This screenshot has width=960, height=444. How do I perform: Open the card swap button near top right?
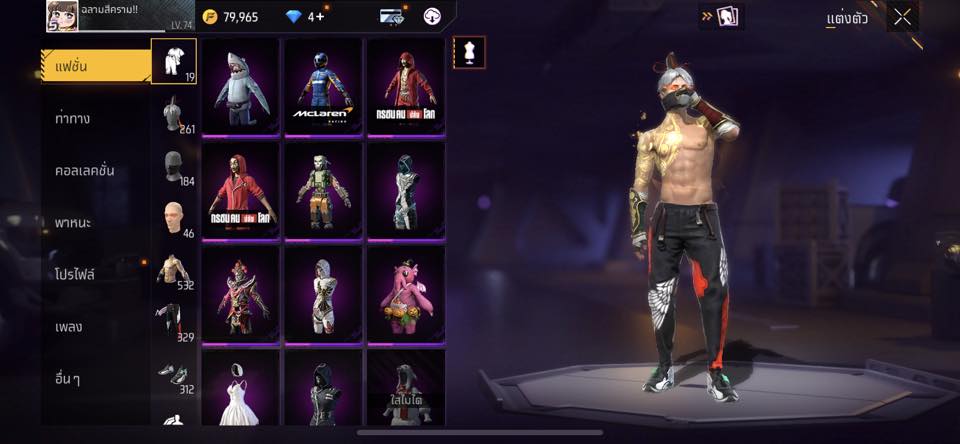pos(721,16)
